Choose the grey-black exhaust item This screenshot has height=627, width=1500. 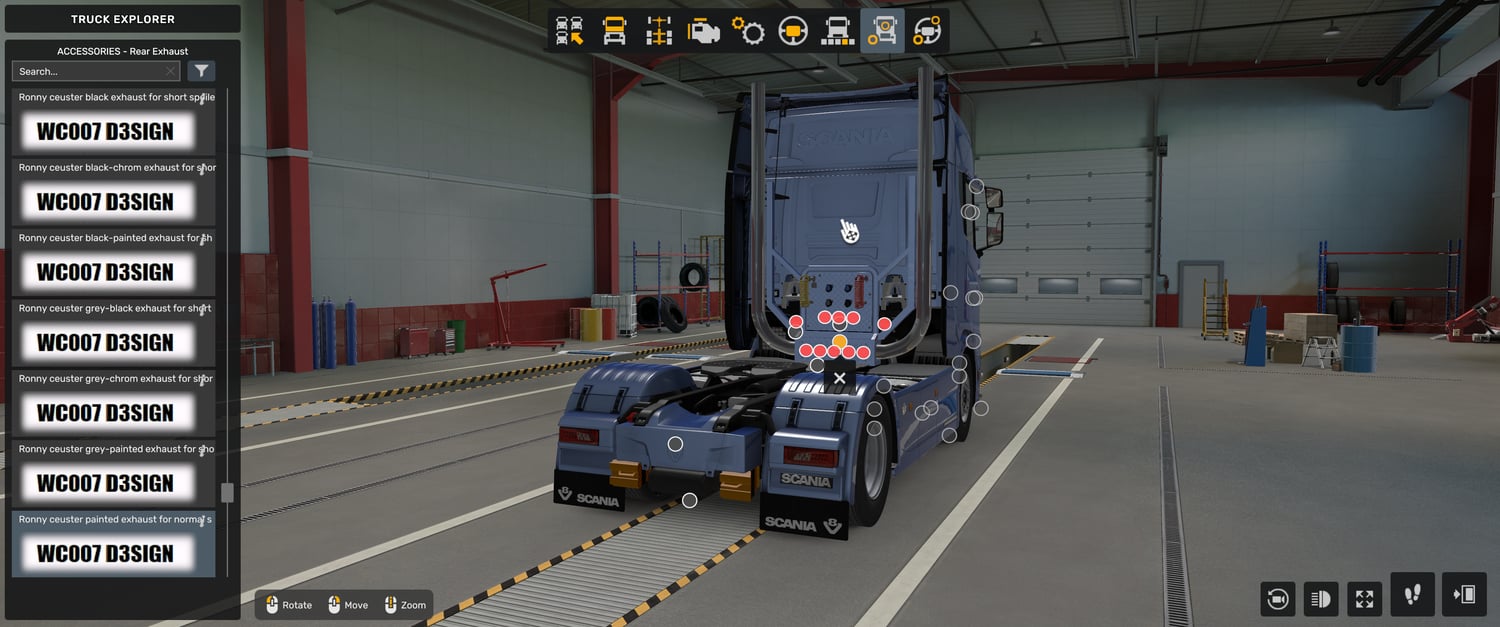[113, 332]
